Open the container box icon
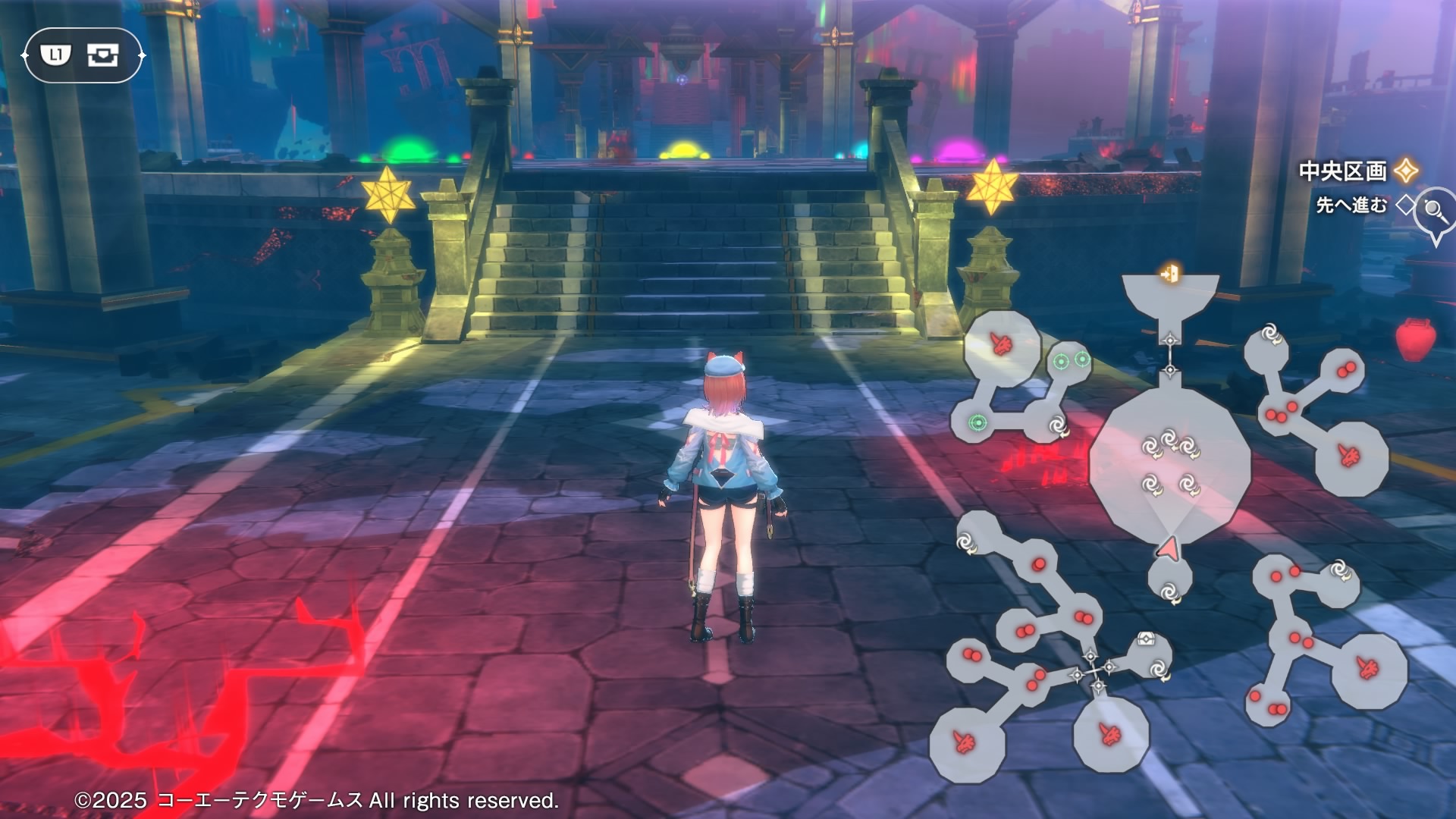The image size is (1456, 819). (x=102, y=55)
